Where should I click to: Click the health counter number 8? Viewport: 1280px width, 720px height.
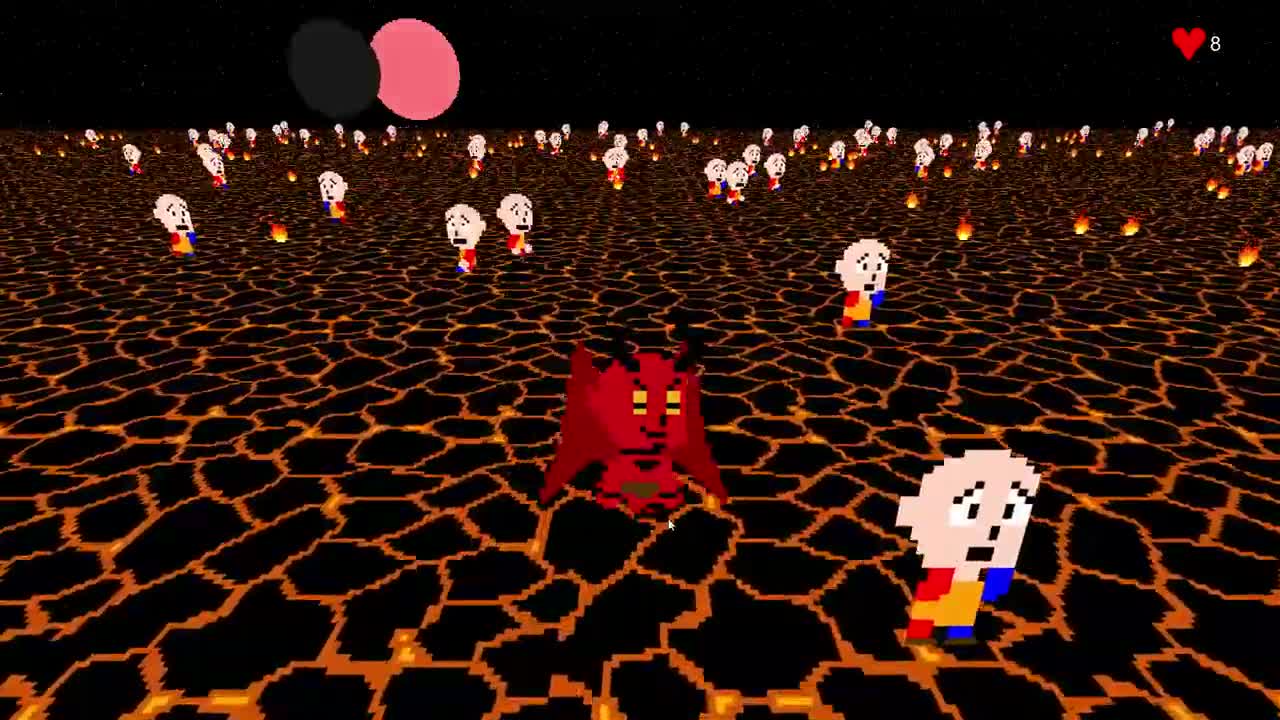click(1215, 44)
